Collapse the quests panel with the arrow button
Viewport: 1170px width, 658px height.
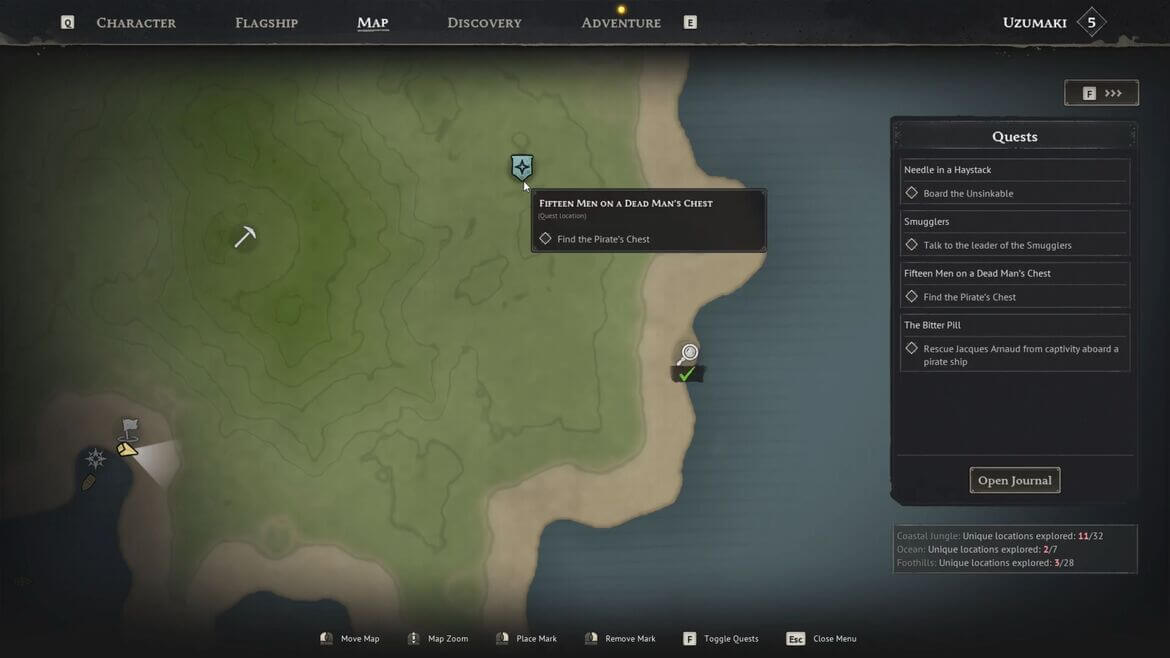click(1101, 93)
